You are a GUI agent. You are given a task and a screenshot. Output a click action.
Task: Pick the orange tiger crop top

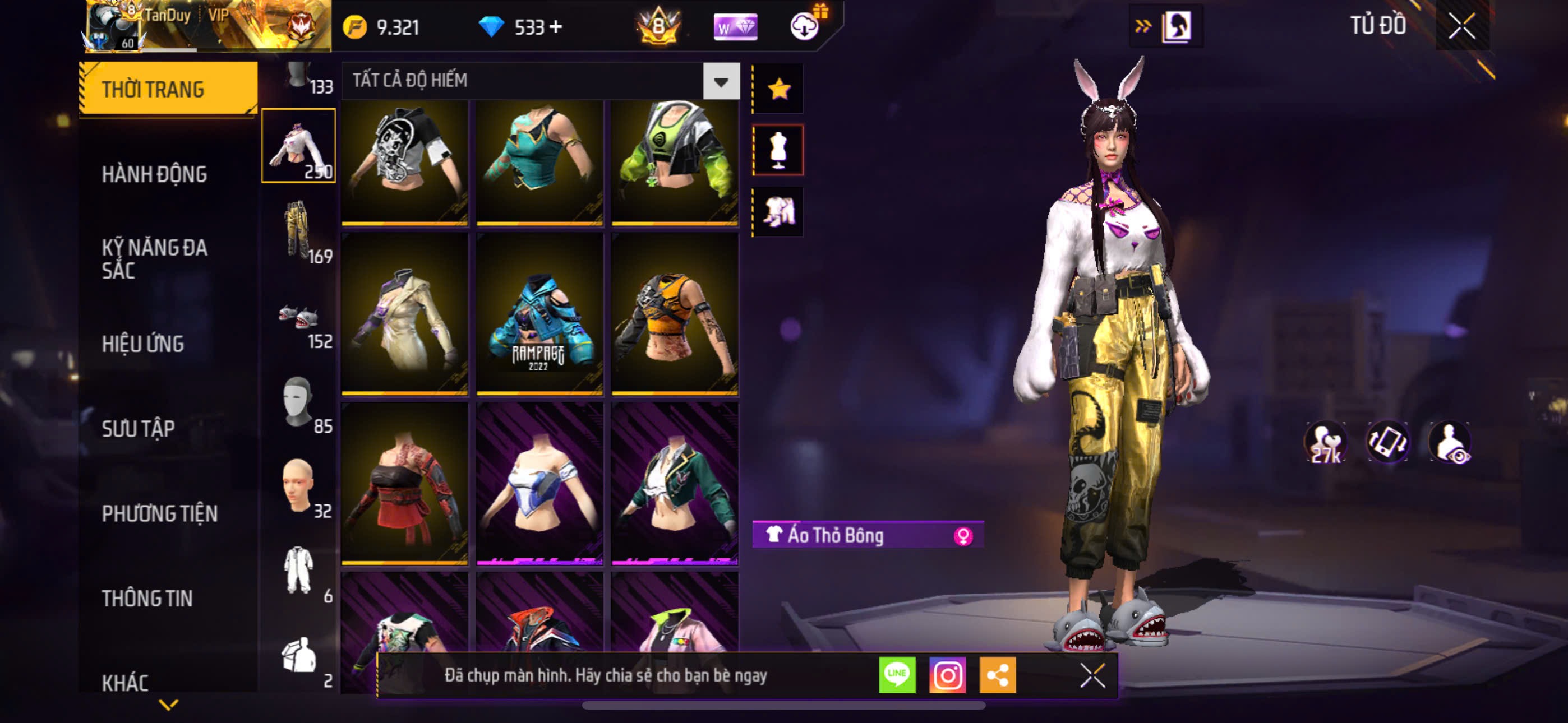pyautogui.click(x=675, y=314)
